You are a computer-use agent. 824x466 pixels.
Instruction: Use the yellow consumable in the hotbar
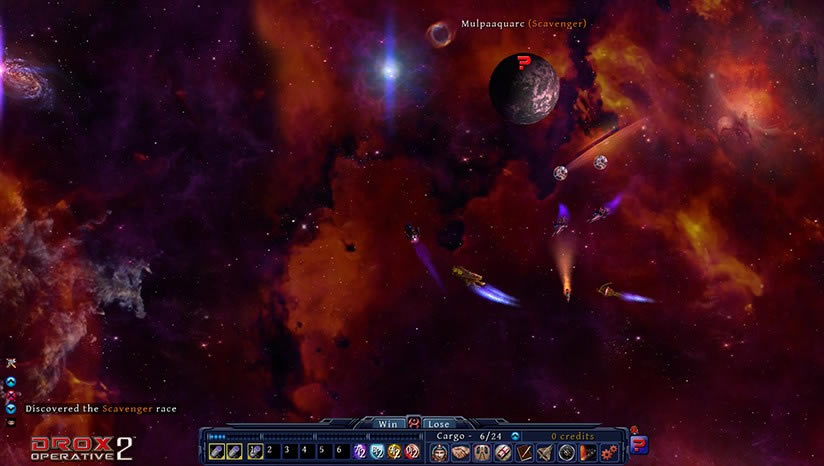coord(395,452)
